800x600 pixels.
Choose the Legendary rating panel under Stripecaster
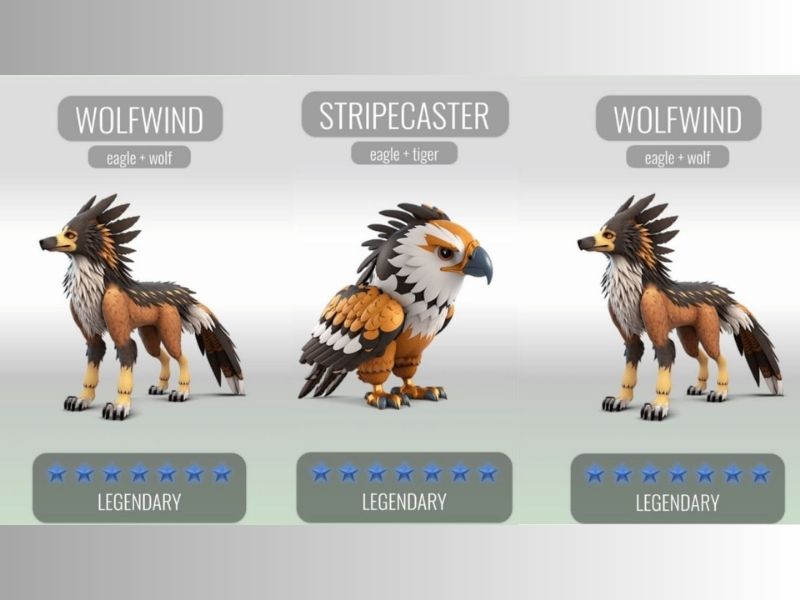(404, 487)
